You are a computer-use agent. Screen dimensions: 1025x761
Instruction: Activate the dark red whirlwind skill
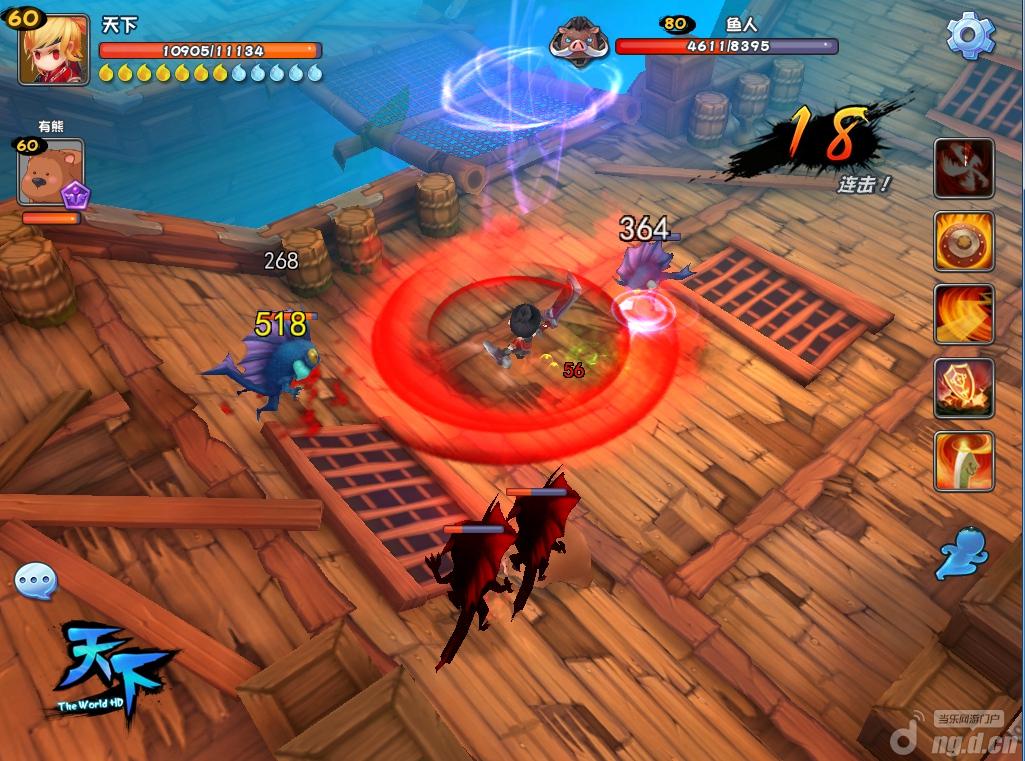coord(964,168)
